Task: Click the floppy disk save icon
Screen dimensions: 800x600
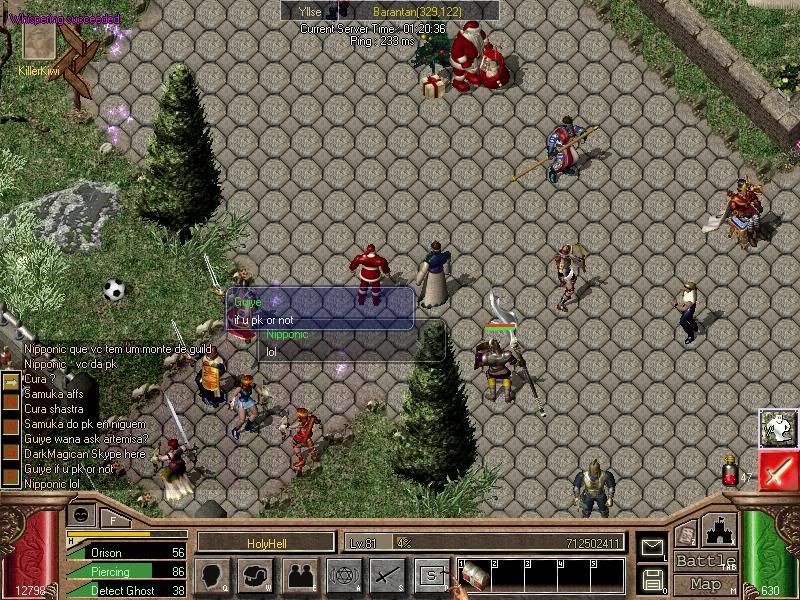Action: coord(652,579)
